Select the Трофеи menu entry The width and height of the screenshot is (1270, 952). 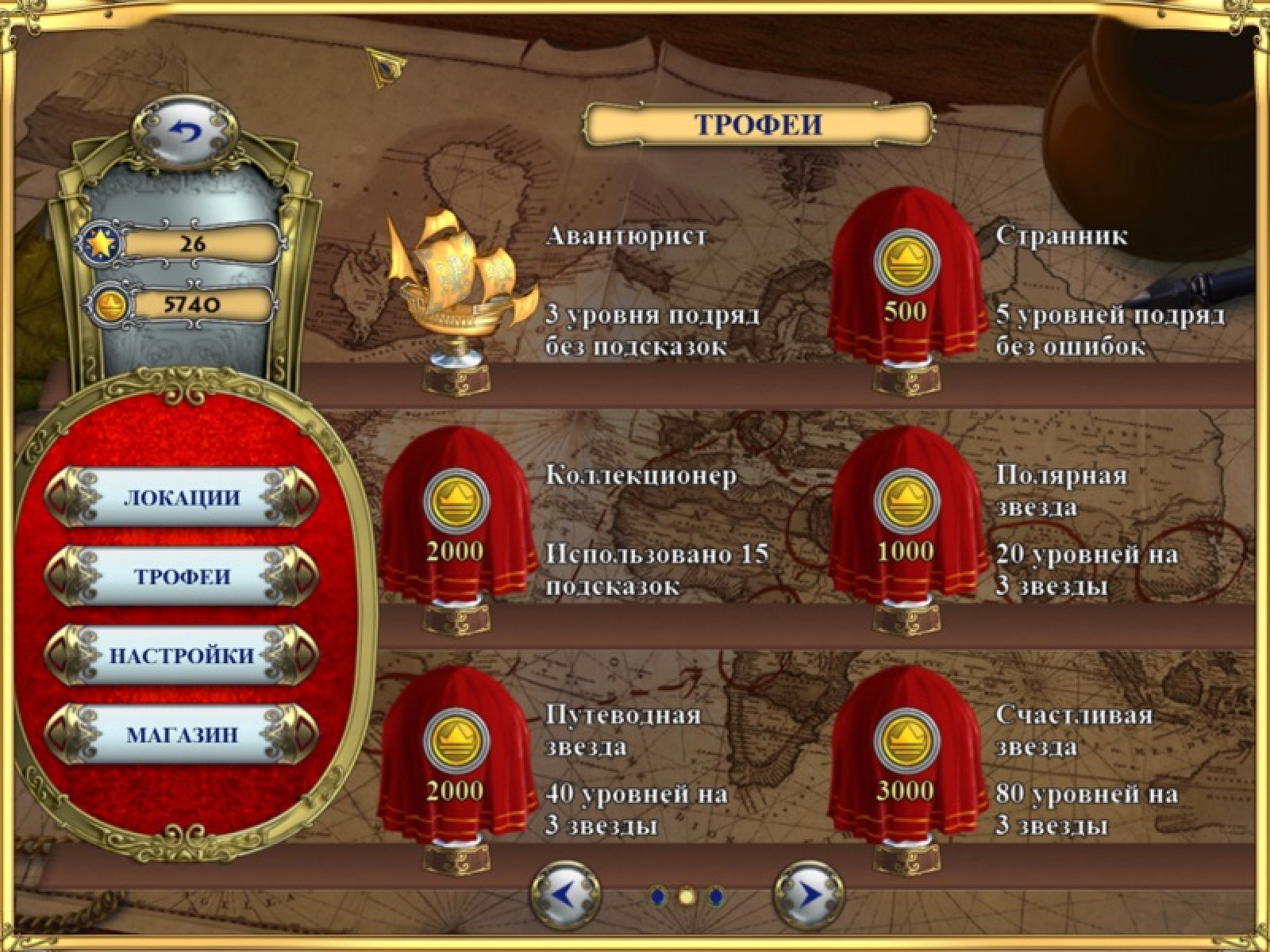(x=182, y=577)
